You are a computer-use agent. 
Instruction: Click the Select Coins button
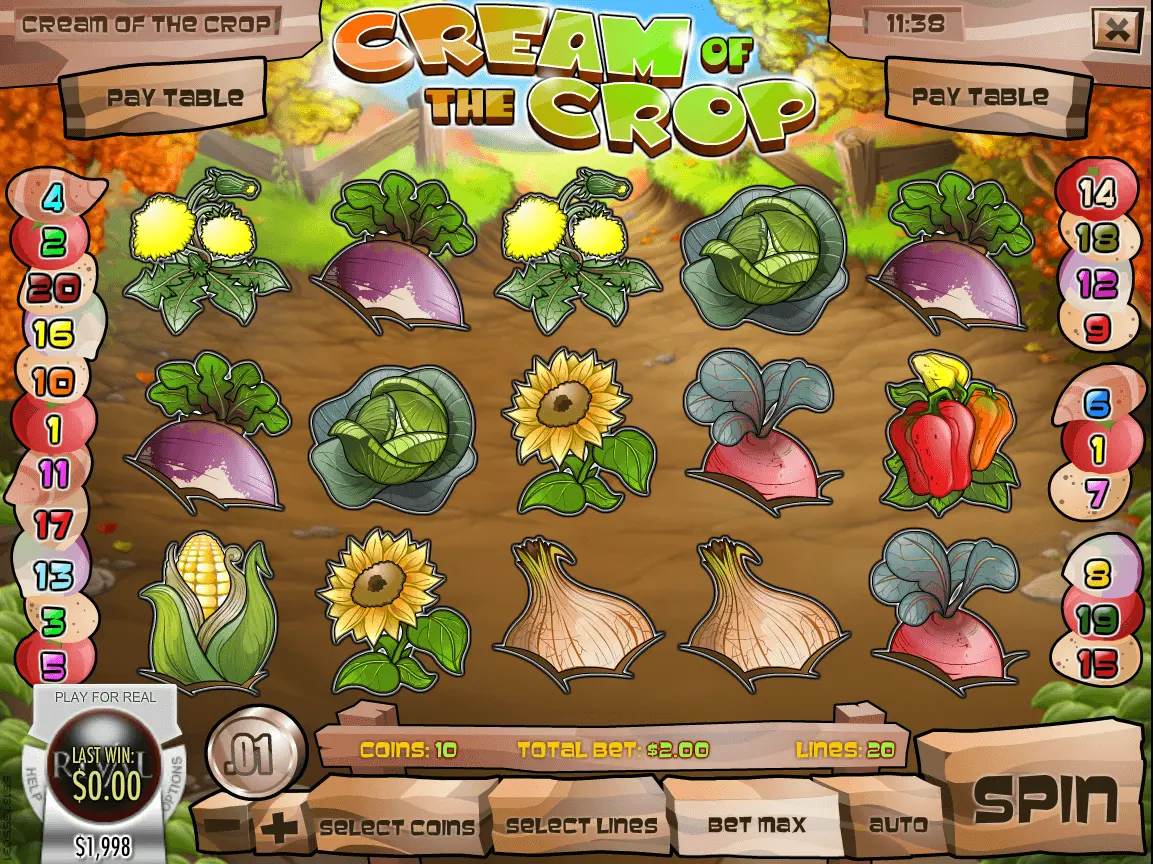[x=397, y=827]
